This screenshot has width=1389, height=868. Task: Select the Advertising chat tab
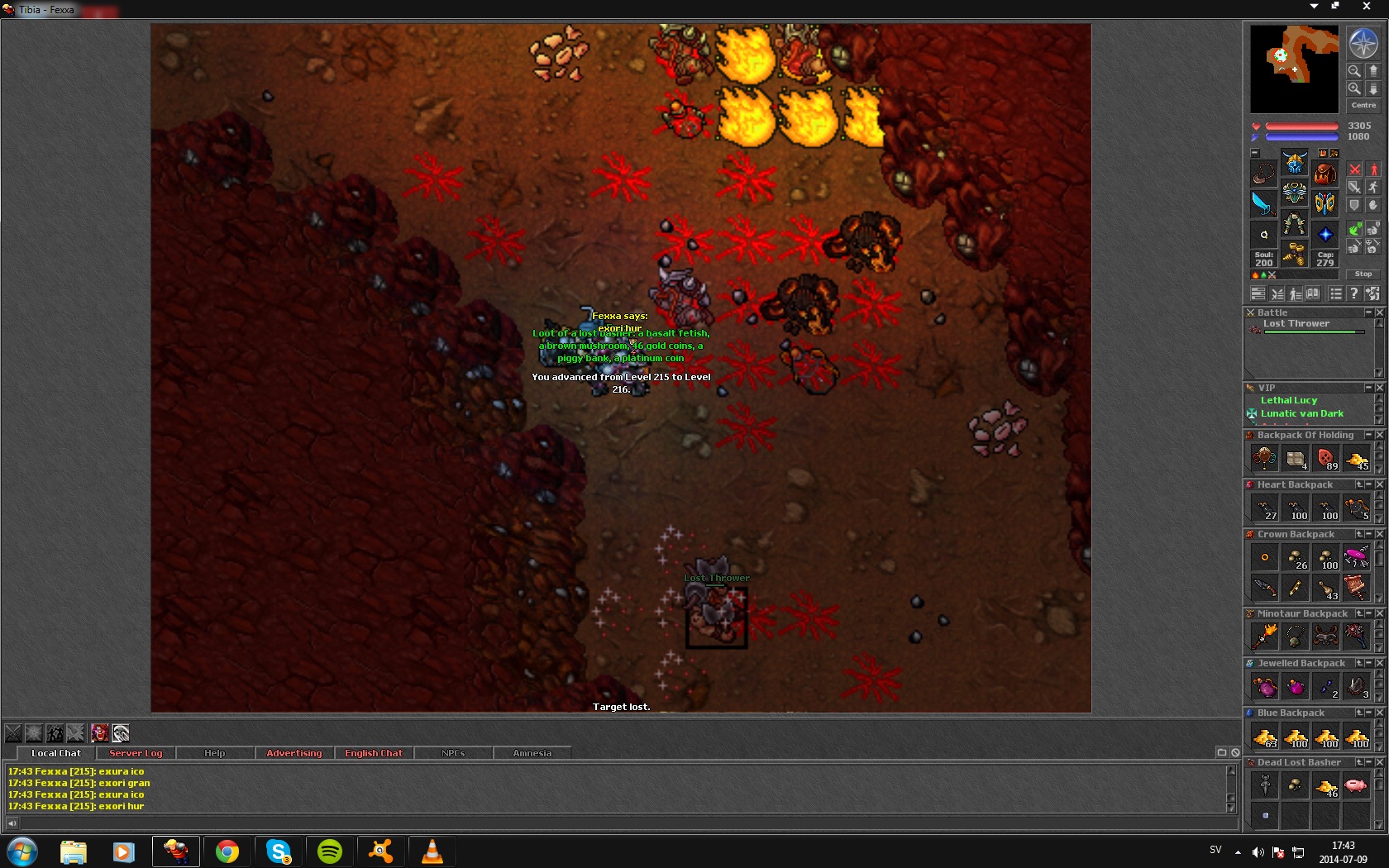tap(294, 753)
